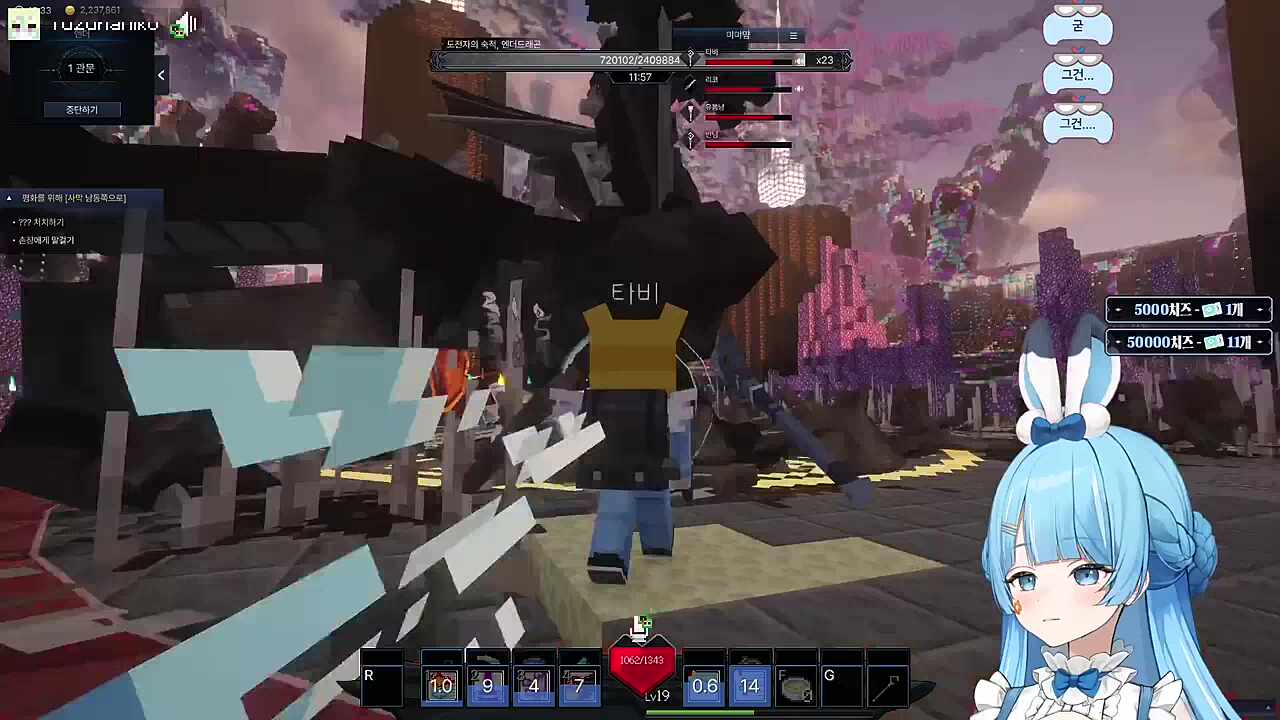Select the slot showing cooldown 14
The image size is (1280, 720).
click(749, 681)
